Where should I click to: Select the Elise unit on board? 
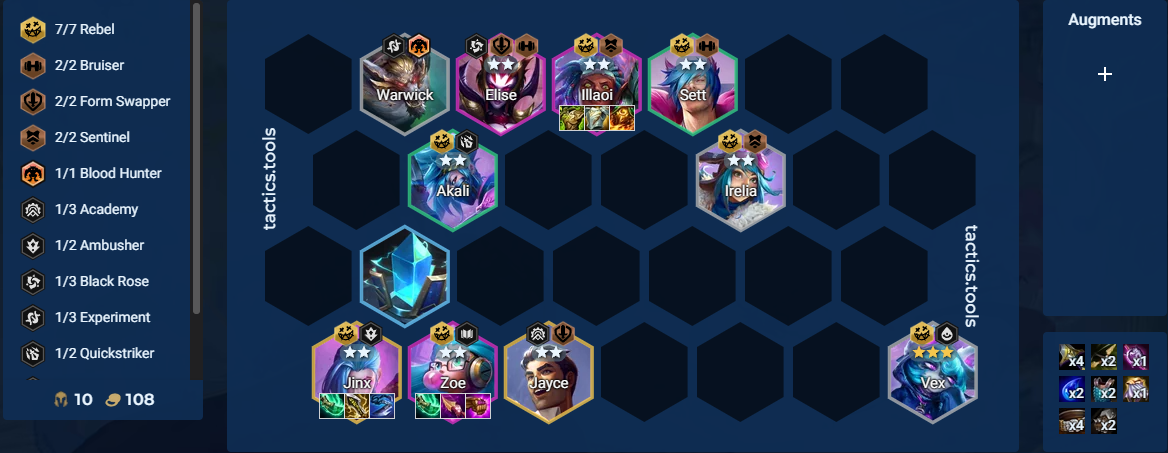(x=500, y=89)
